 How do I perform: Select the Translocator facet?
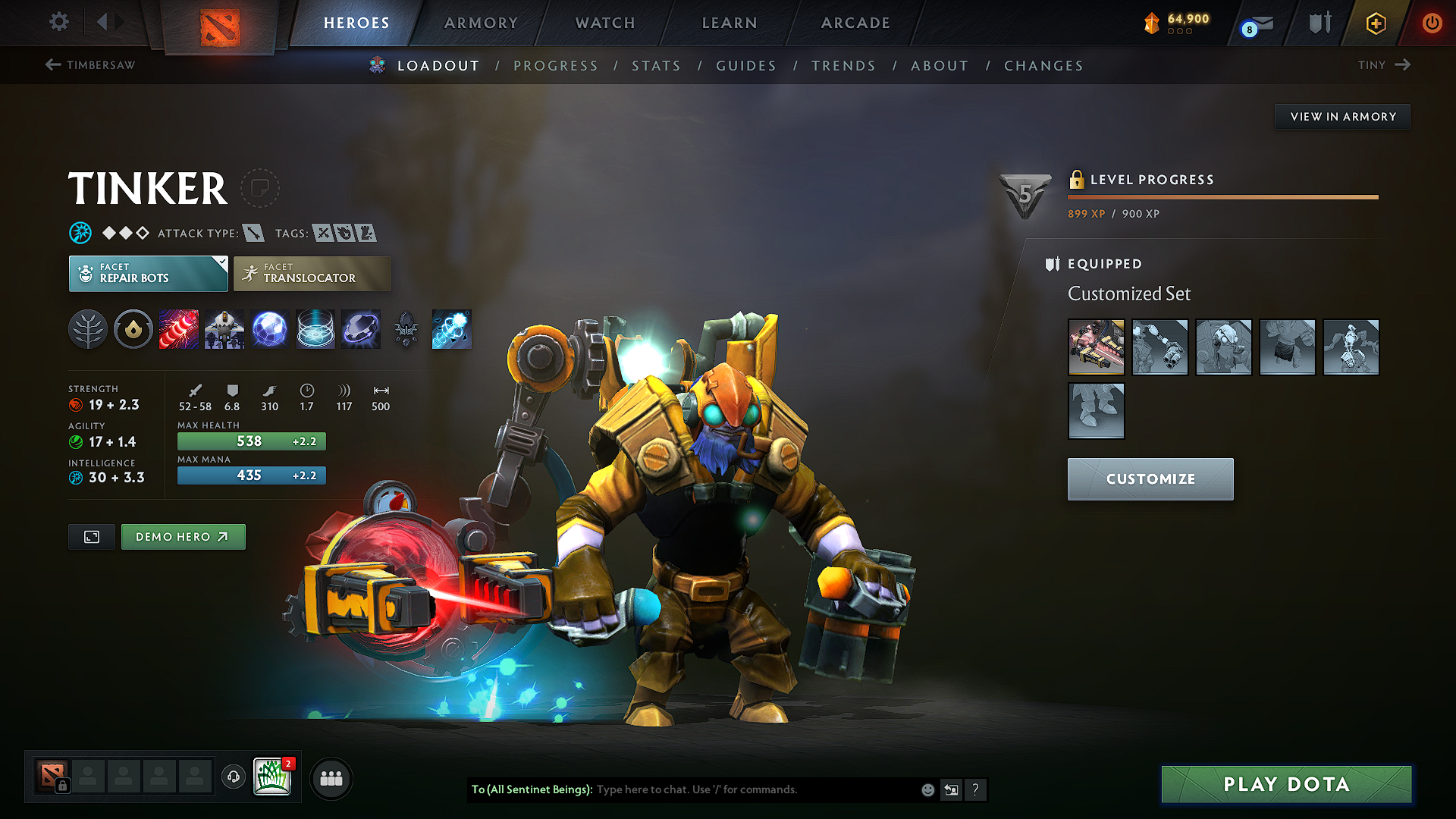312,273
